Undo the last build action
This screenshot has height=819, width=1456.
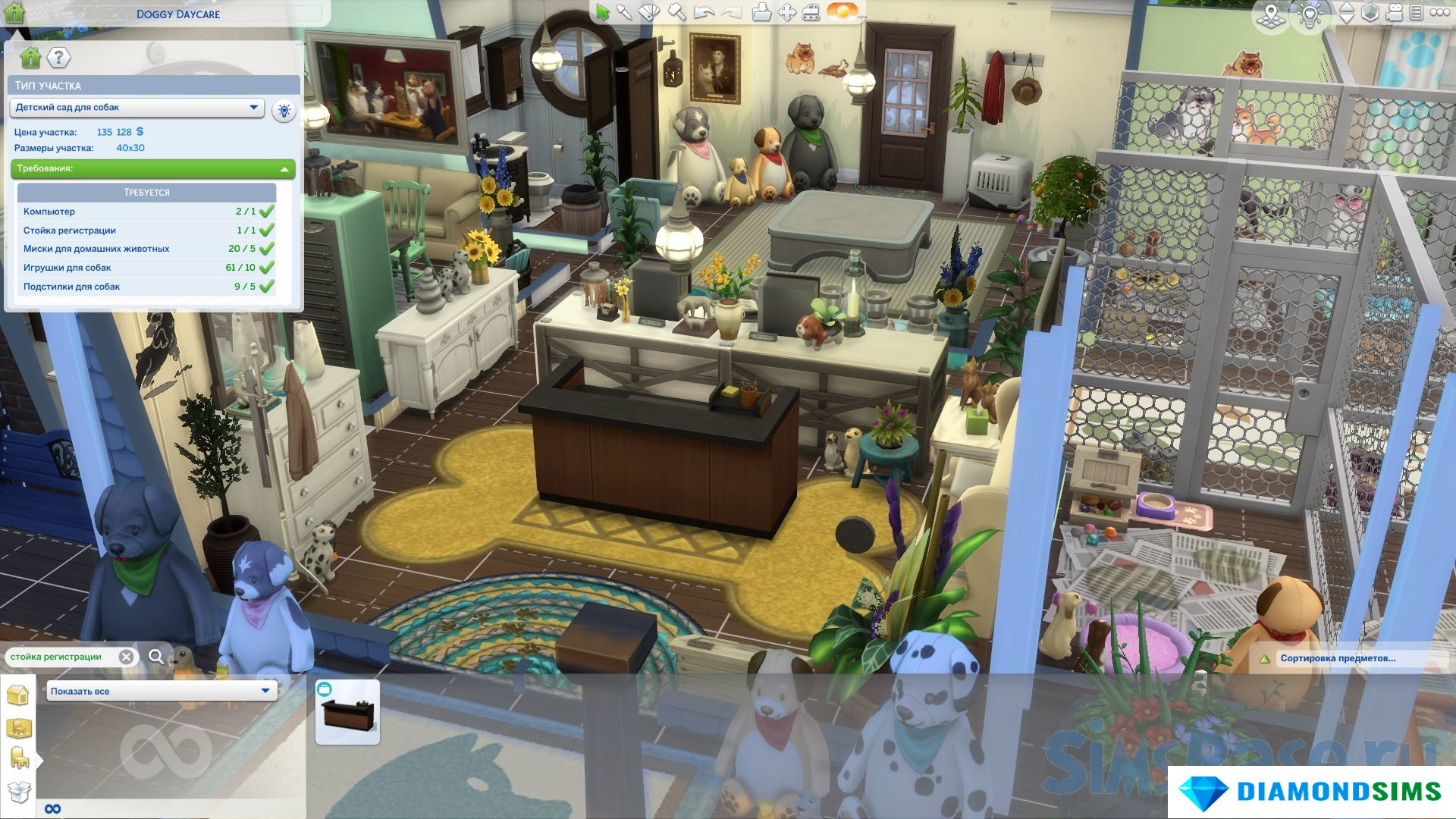(x=704, y=12)
